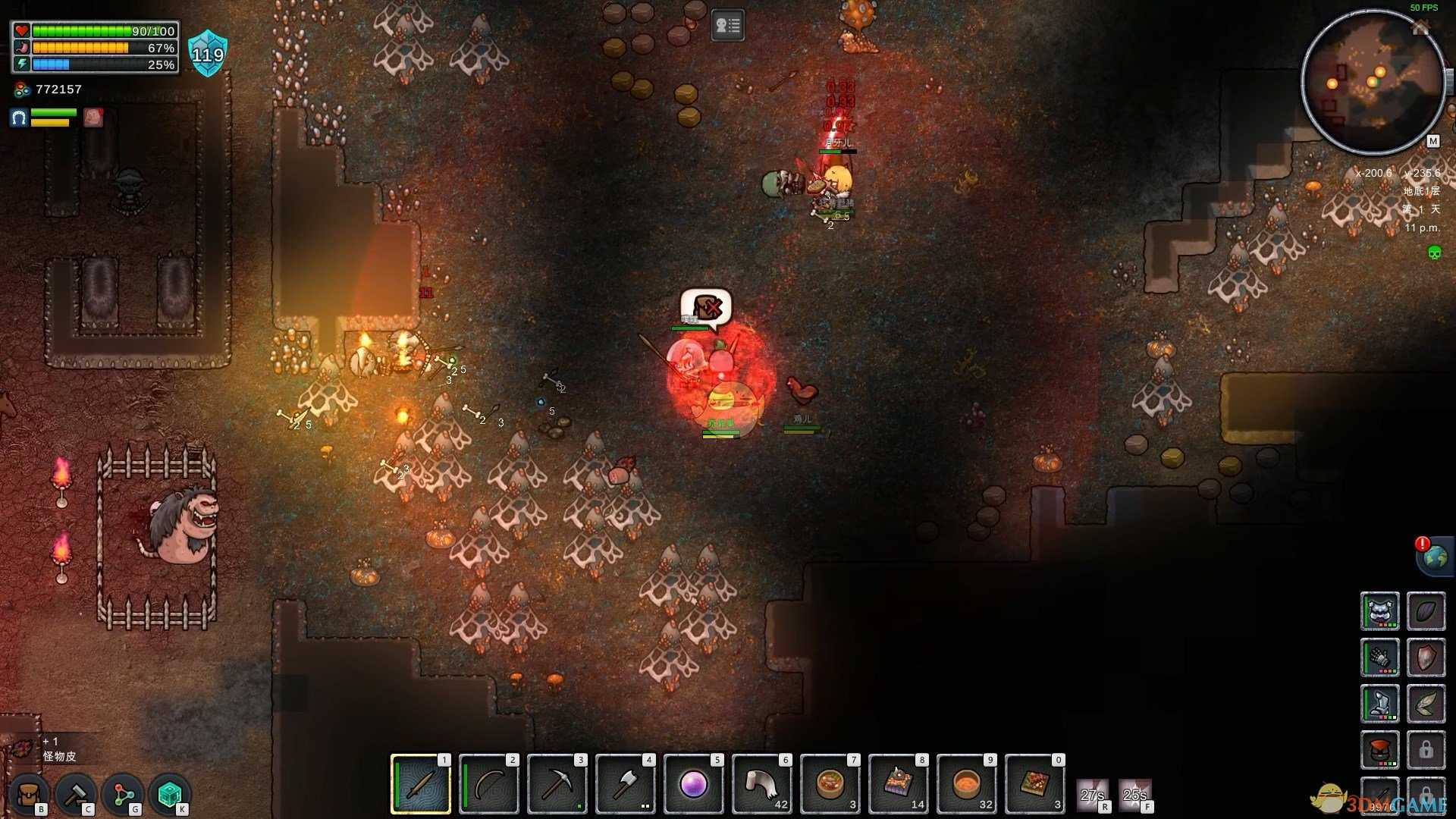
Task: Equip the pickaxe from the hotbar
Action: click(557, 784)
